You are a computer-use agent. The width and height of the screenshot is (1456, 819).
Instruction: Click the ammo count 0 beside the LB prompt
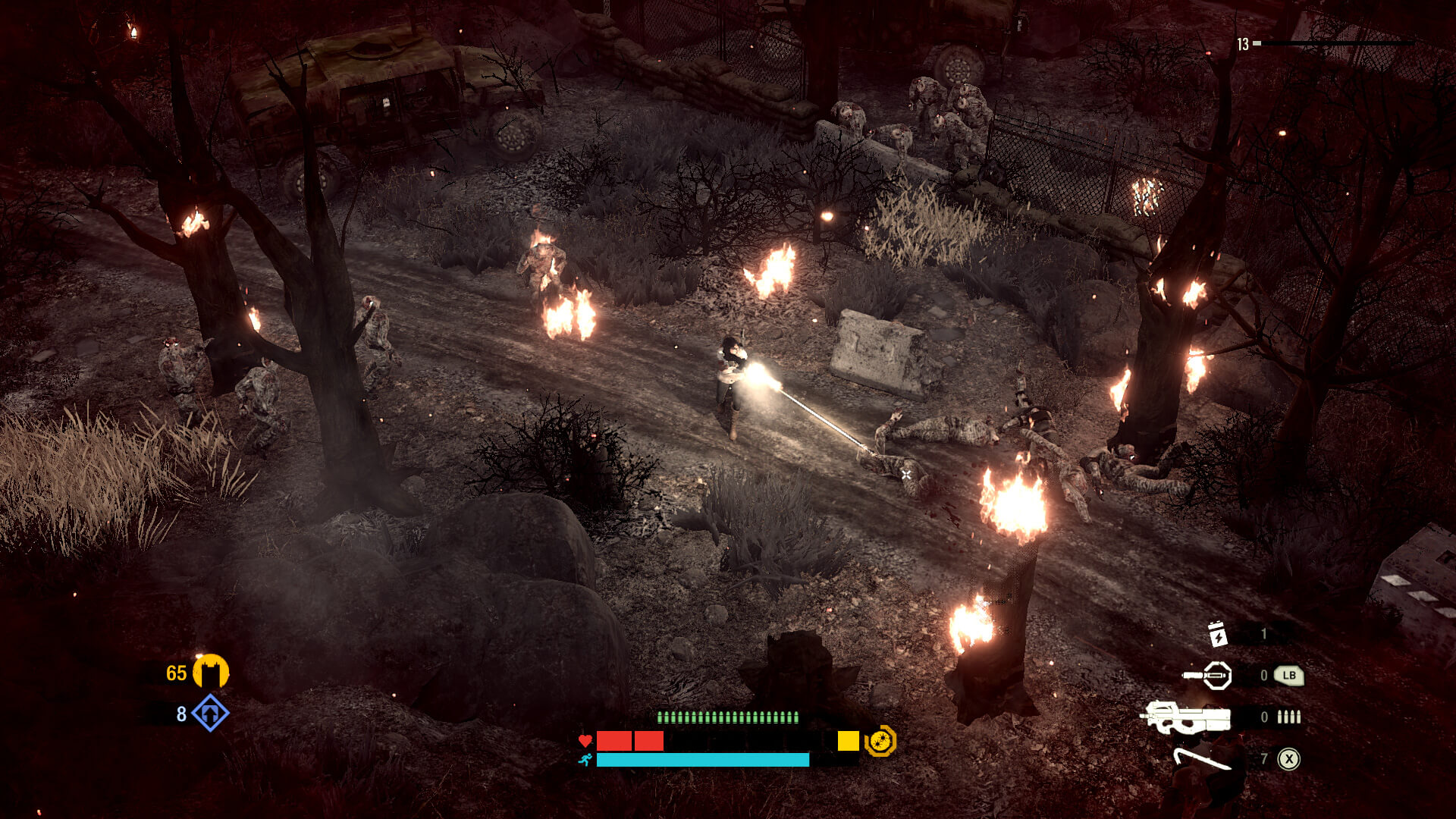point(1264,674)
